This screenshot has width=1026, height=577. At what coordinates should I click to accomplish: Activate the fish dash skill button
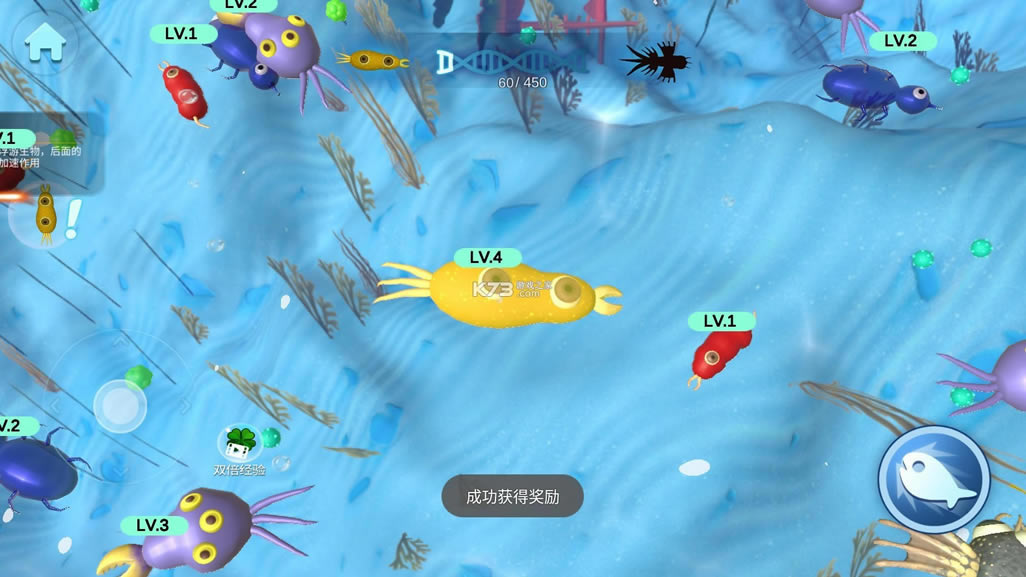933,479
